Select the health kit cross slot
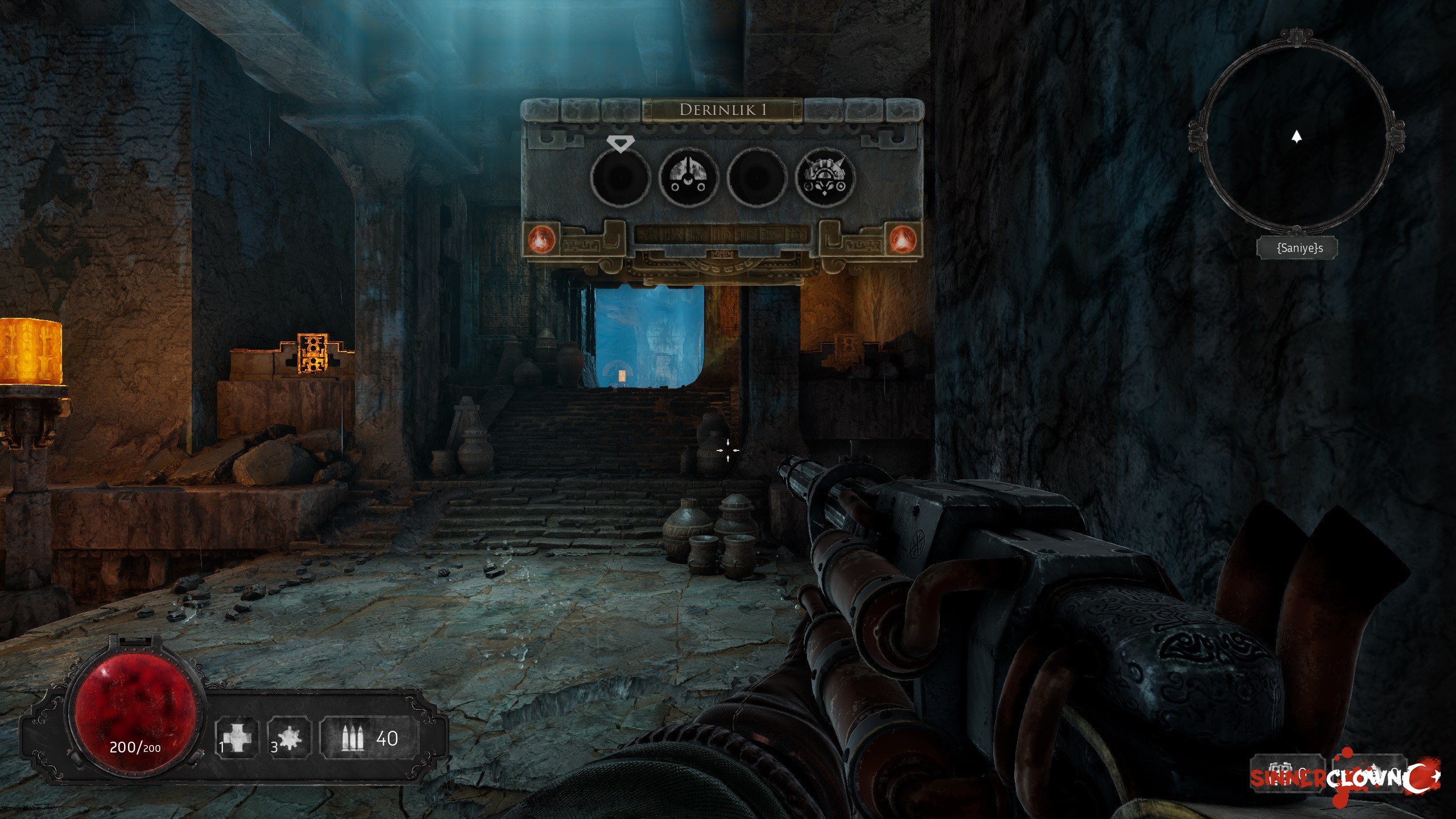The height and width of the screenshot is (819, 1456). [x=237, y=738]
